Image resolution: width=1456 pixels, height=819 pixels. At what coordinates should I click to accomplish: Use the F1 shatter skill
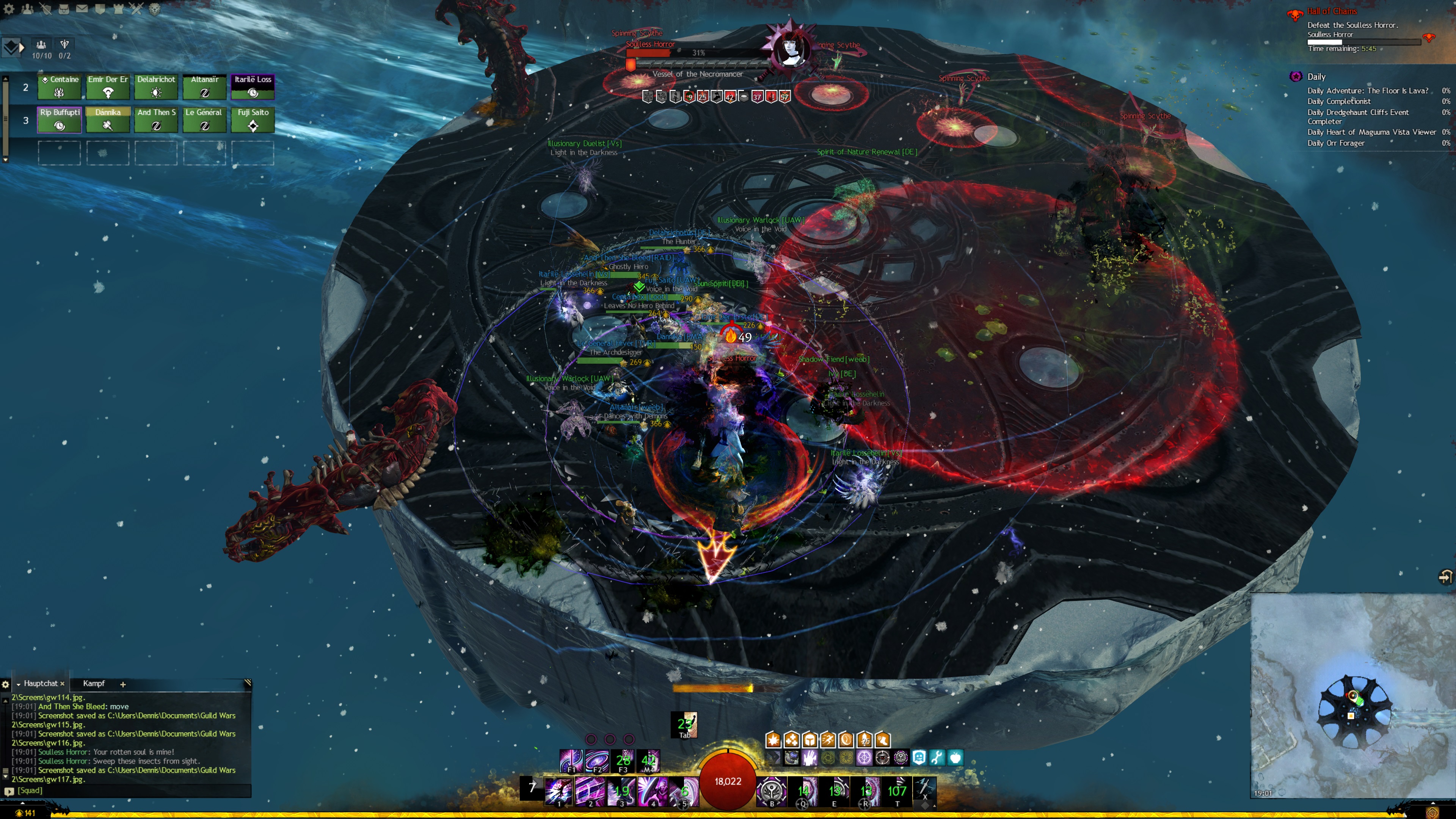pos(571,761)
